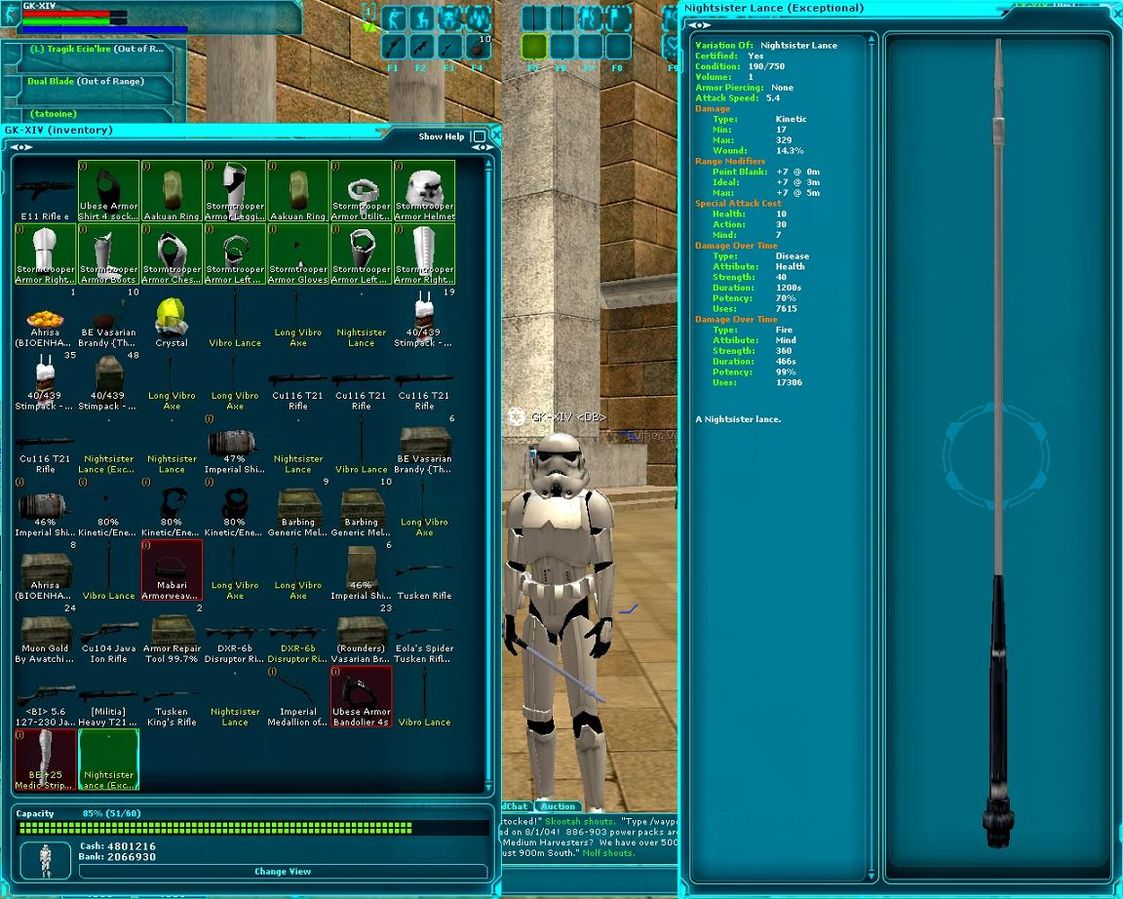Click the Change View button
The image size is (1123, 899).
(x=282, y=871)
